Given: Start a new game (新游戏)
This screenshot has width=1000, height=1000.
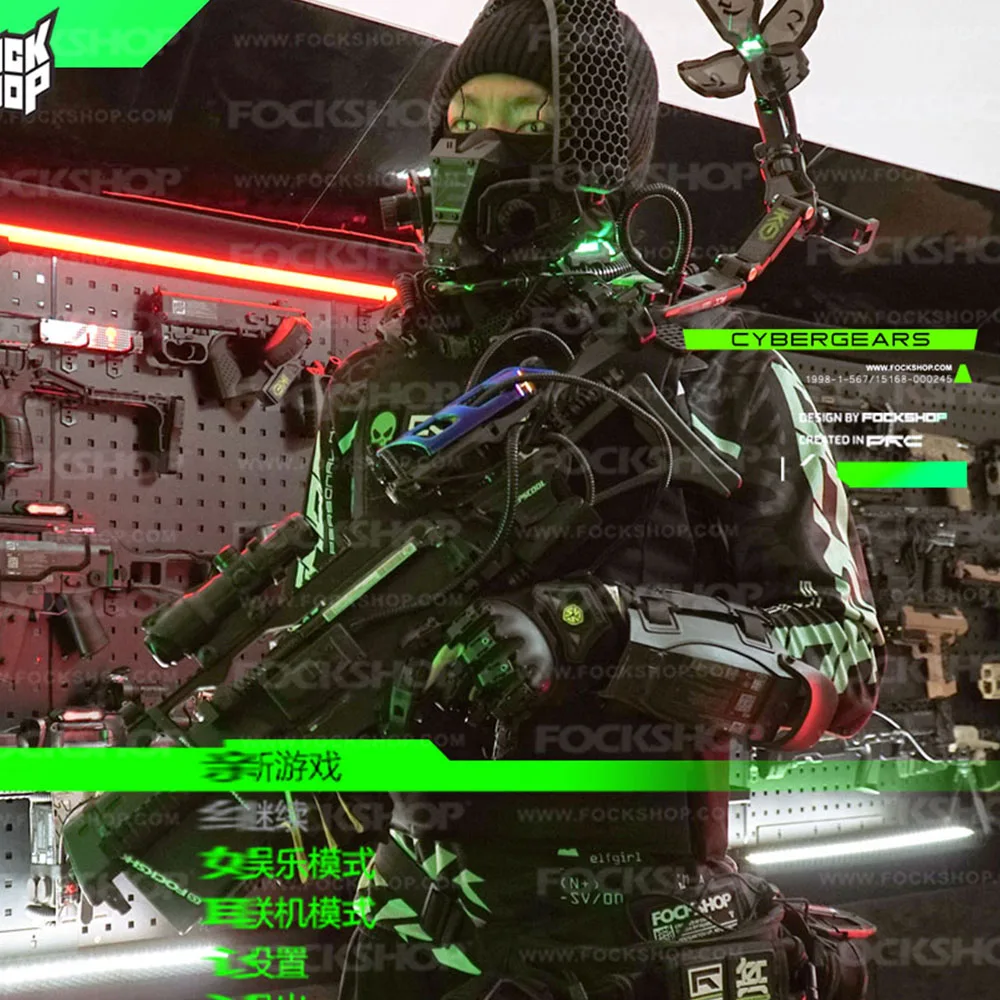Looking at the screenshot, I should point(272,767).
